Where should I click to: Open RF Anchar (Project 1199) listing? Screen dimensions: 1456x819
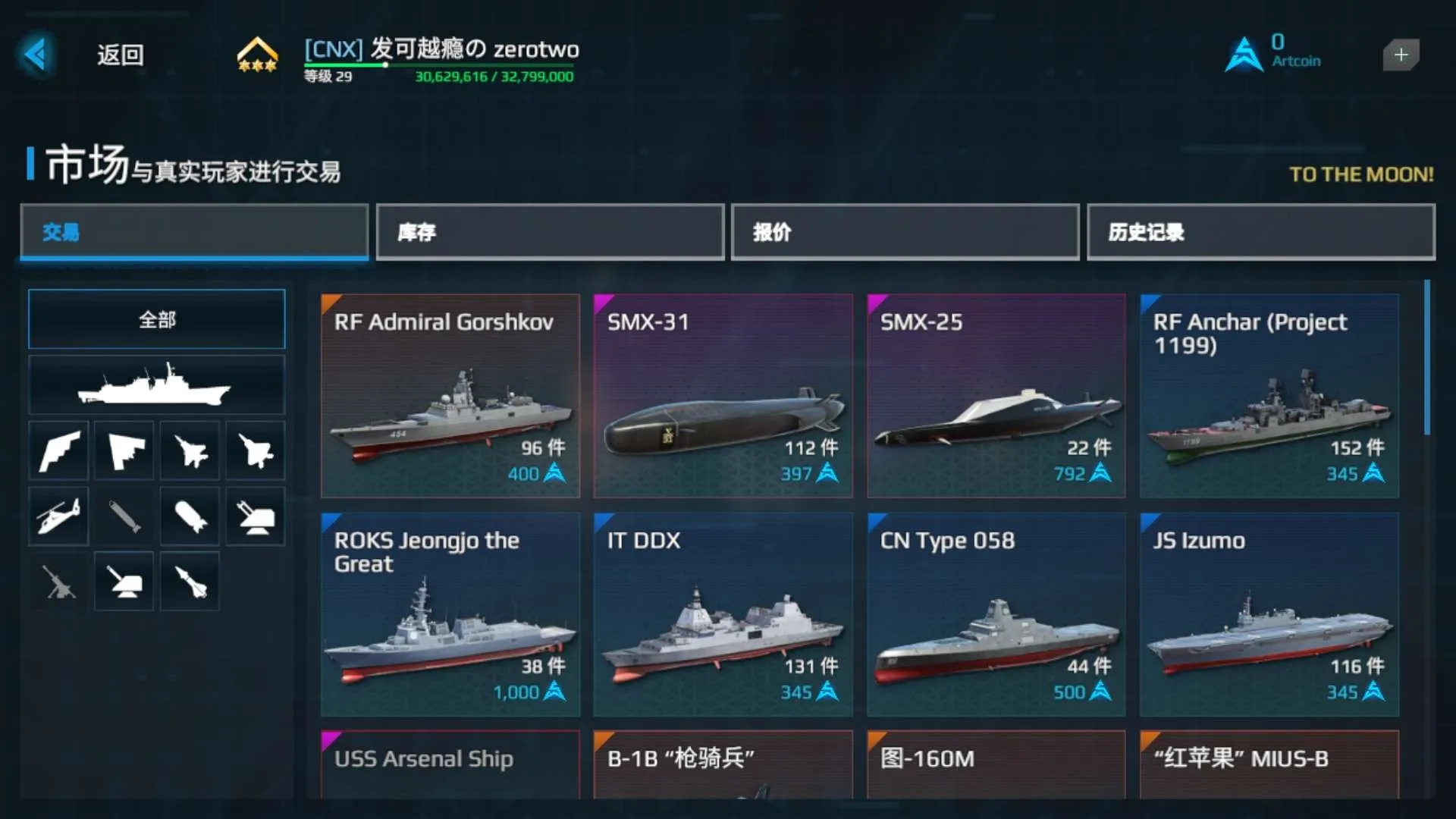pyautogui.click(x=1269, y=396)
